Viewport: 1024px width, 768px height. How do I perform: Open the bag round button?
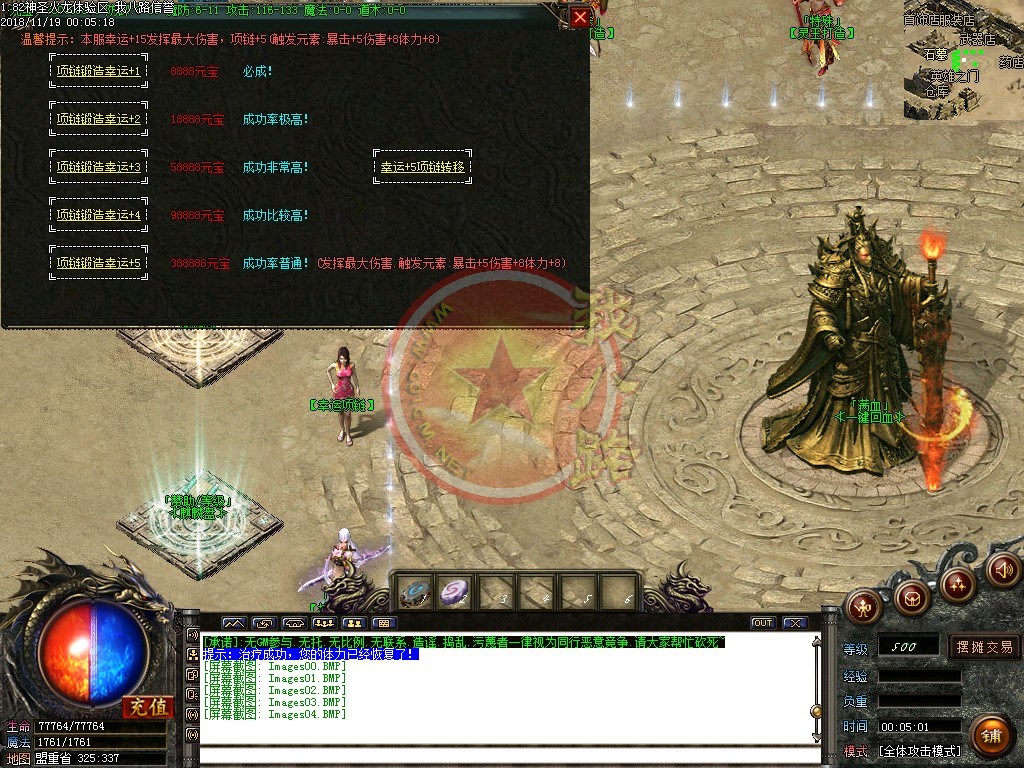point(911,597)
